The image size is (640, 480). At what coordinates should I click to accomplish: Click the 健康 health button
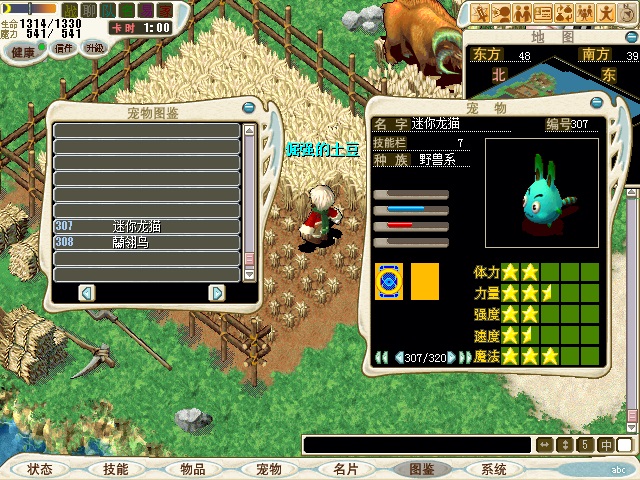click(23, 50)
